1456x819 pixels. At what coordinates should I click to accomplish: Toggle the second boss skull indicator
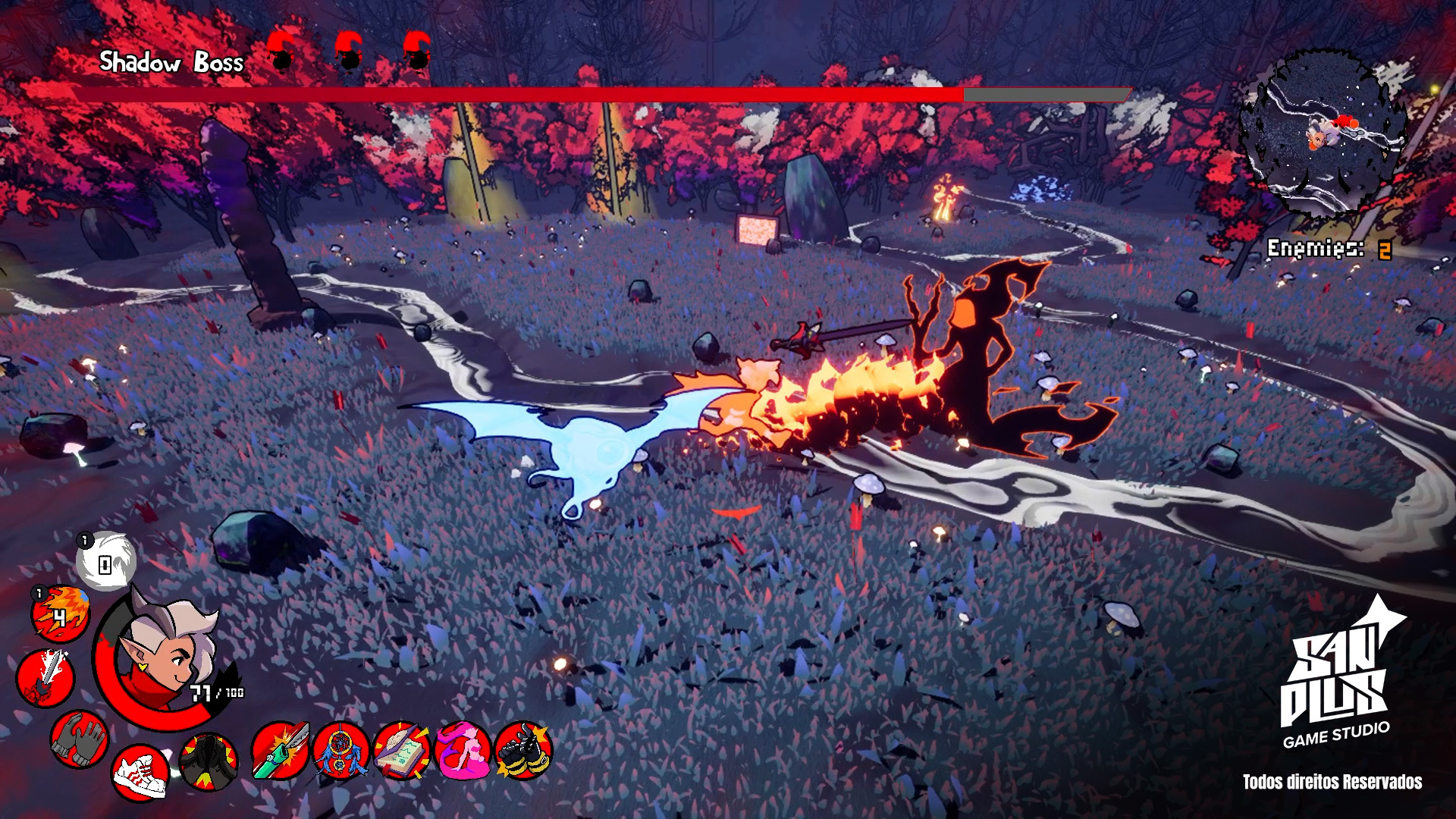point(347,53)
